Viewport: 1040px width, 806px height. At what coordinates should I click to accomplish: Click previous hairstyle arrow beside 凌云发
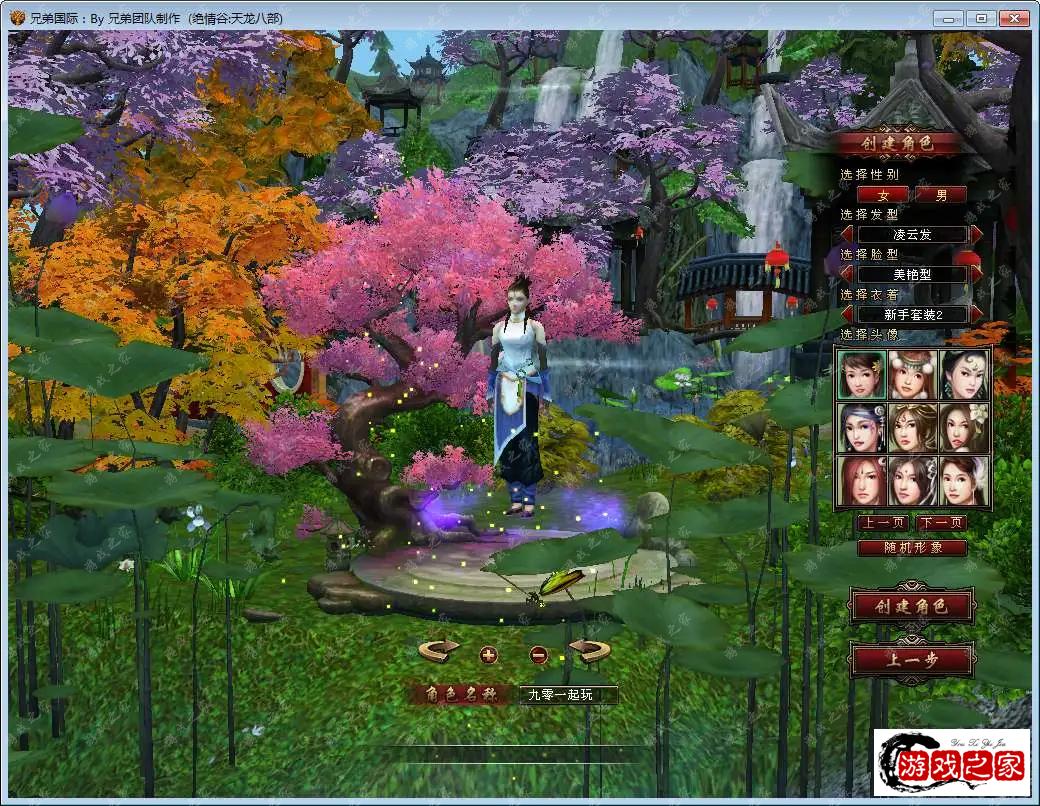click(x=847, y=234)
